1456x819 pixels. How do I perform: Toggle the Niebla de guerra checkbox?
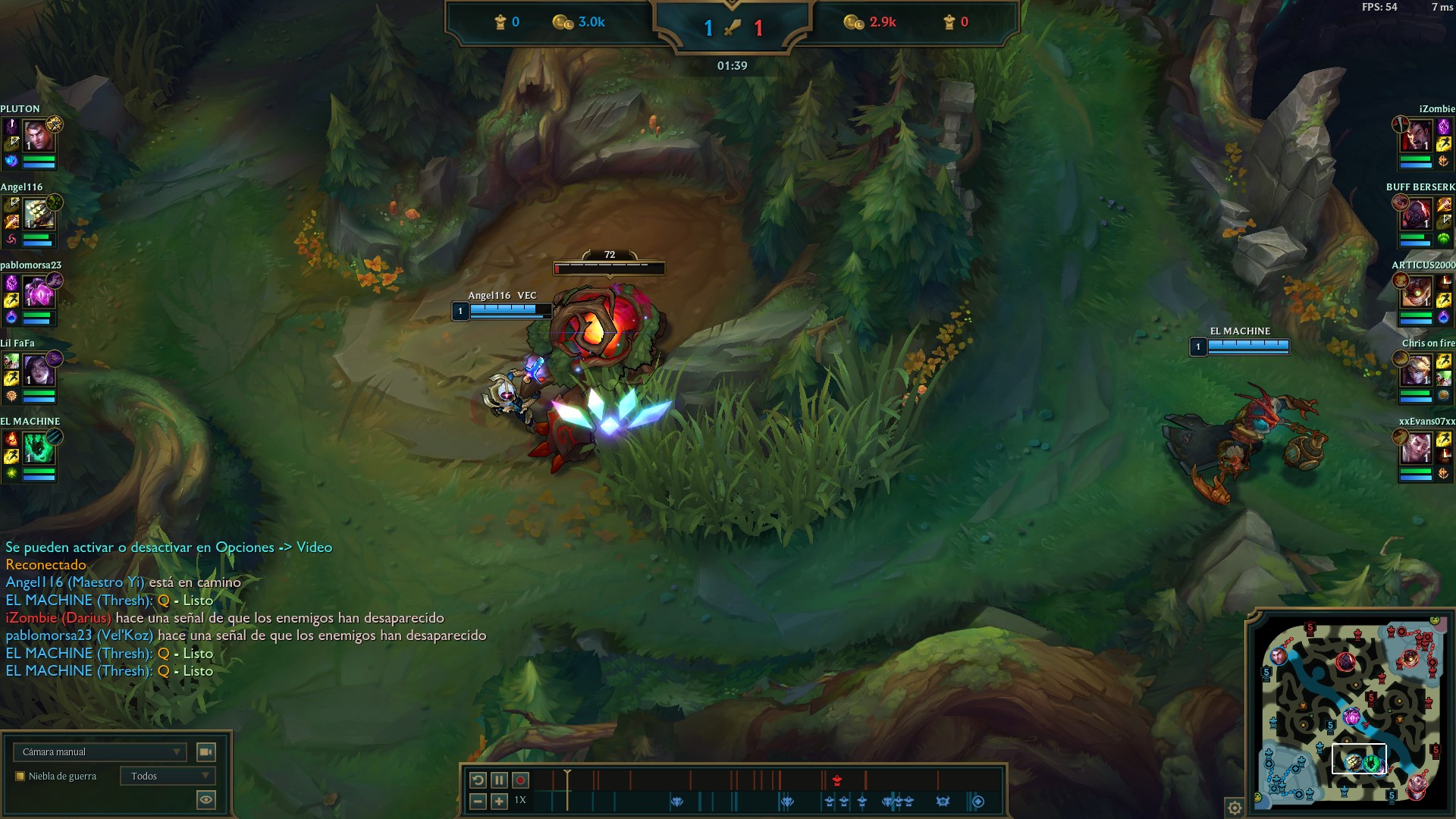pos(20,776)
